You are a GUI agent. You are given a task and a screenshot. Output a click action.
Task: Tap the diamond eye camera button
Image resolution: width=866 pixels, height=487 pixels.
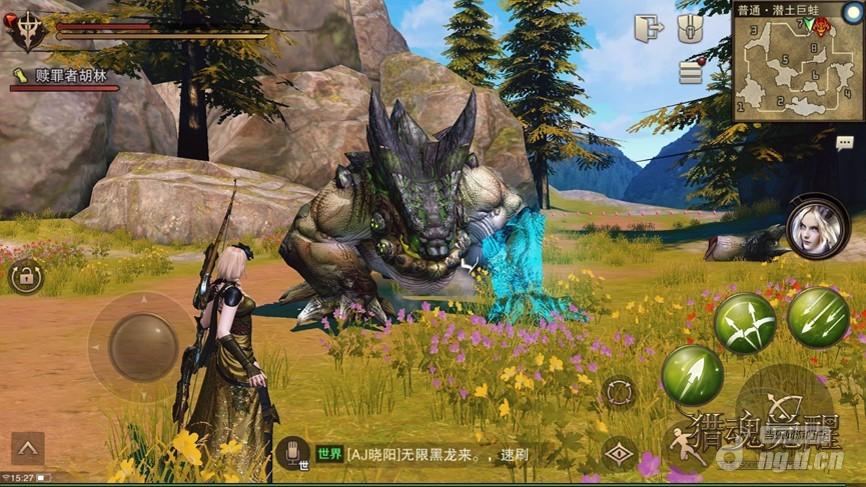(620, 455)
